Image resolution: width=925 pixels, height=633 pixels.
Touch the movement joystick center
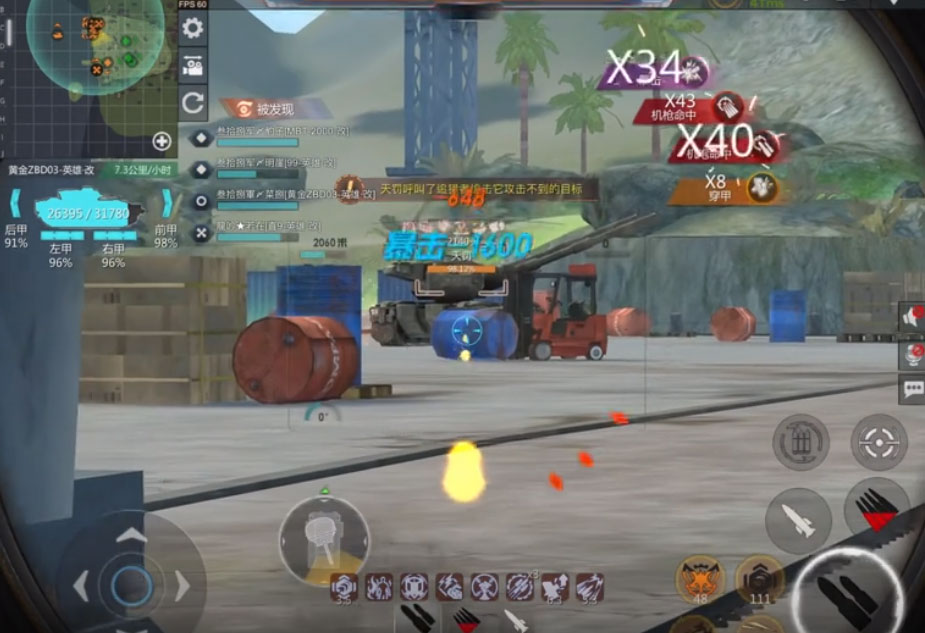131,586
